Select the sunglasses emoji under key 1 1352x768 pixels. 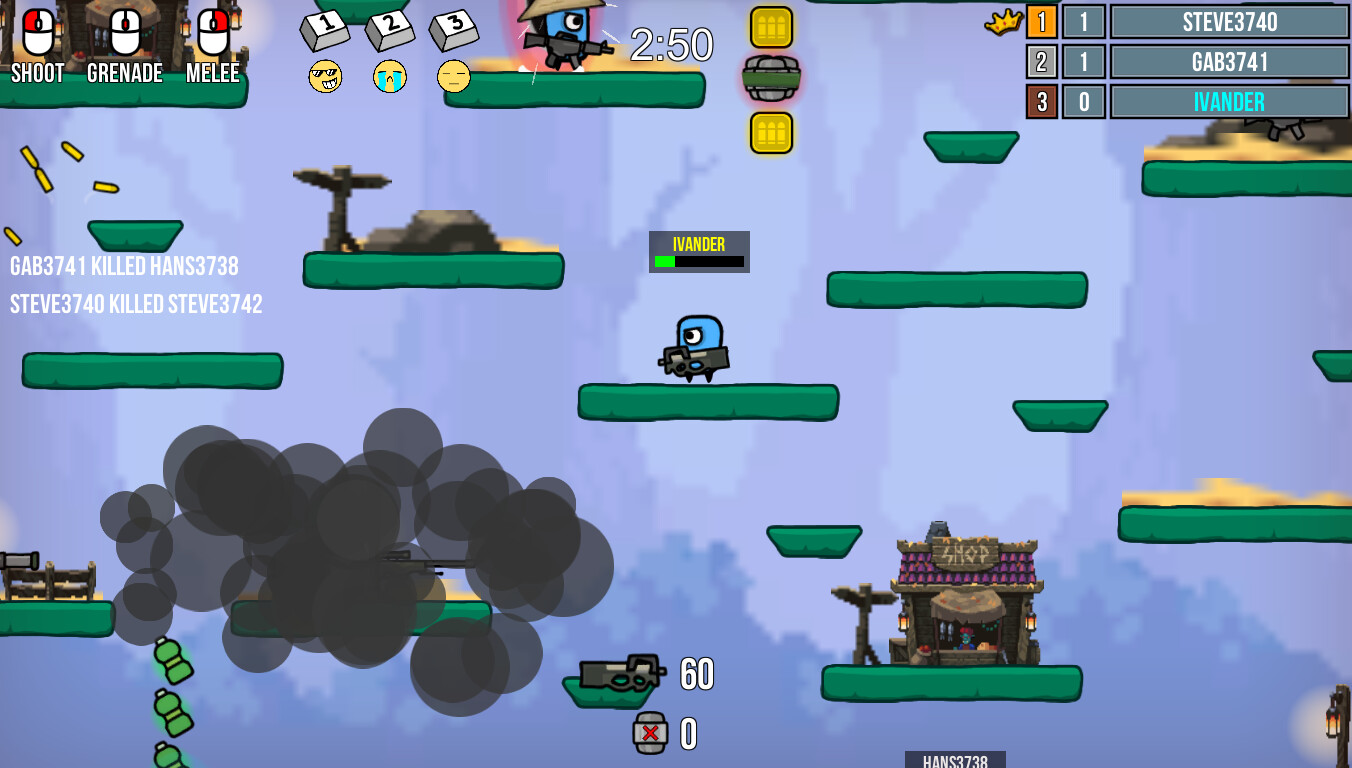[x=327, y=77]
